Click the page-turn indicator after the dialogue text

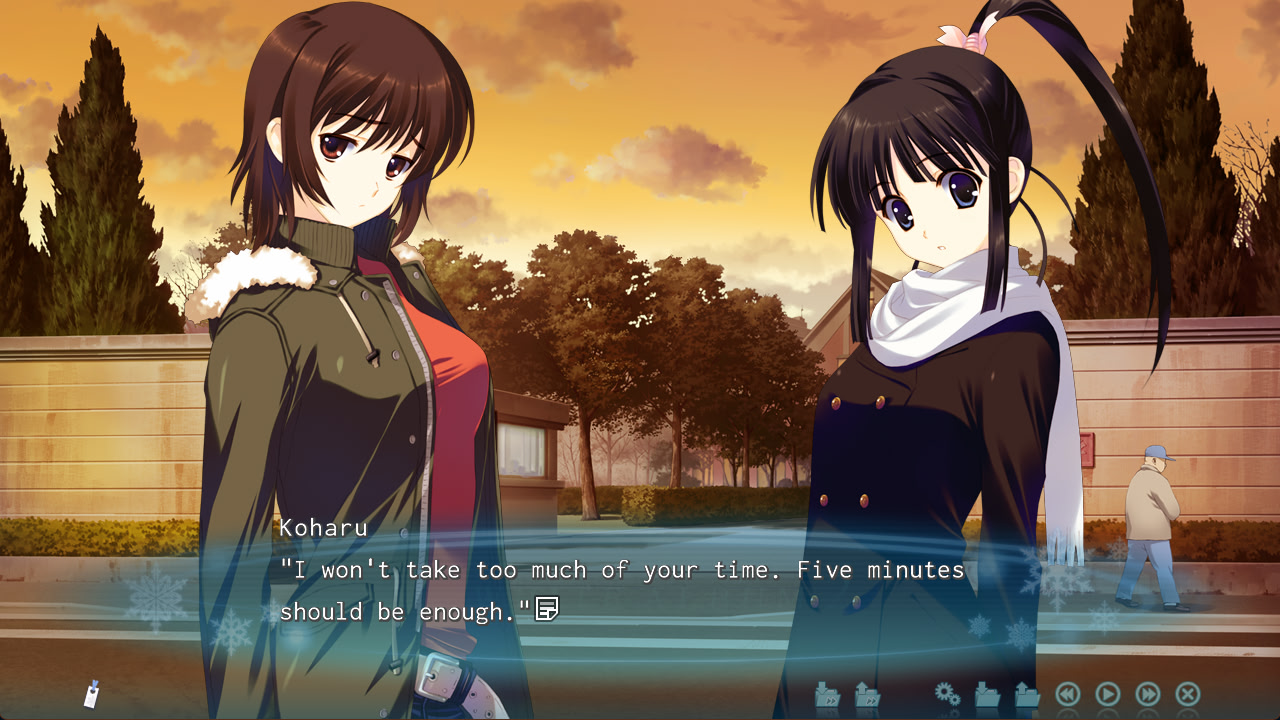click(548, 610)
